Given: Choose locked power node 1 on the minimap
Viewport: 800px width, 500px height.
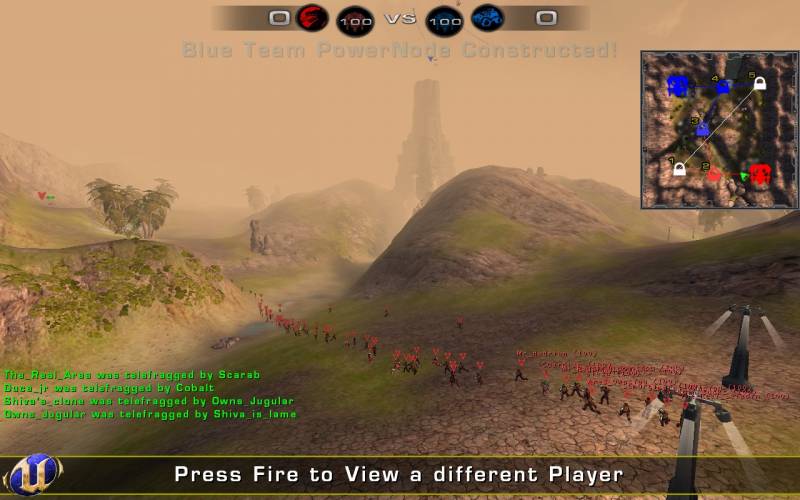Looking at the screenshot, I should point(679,169).
